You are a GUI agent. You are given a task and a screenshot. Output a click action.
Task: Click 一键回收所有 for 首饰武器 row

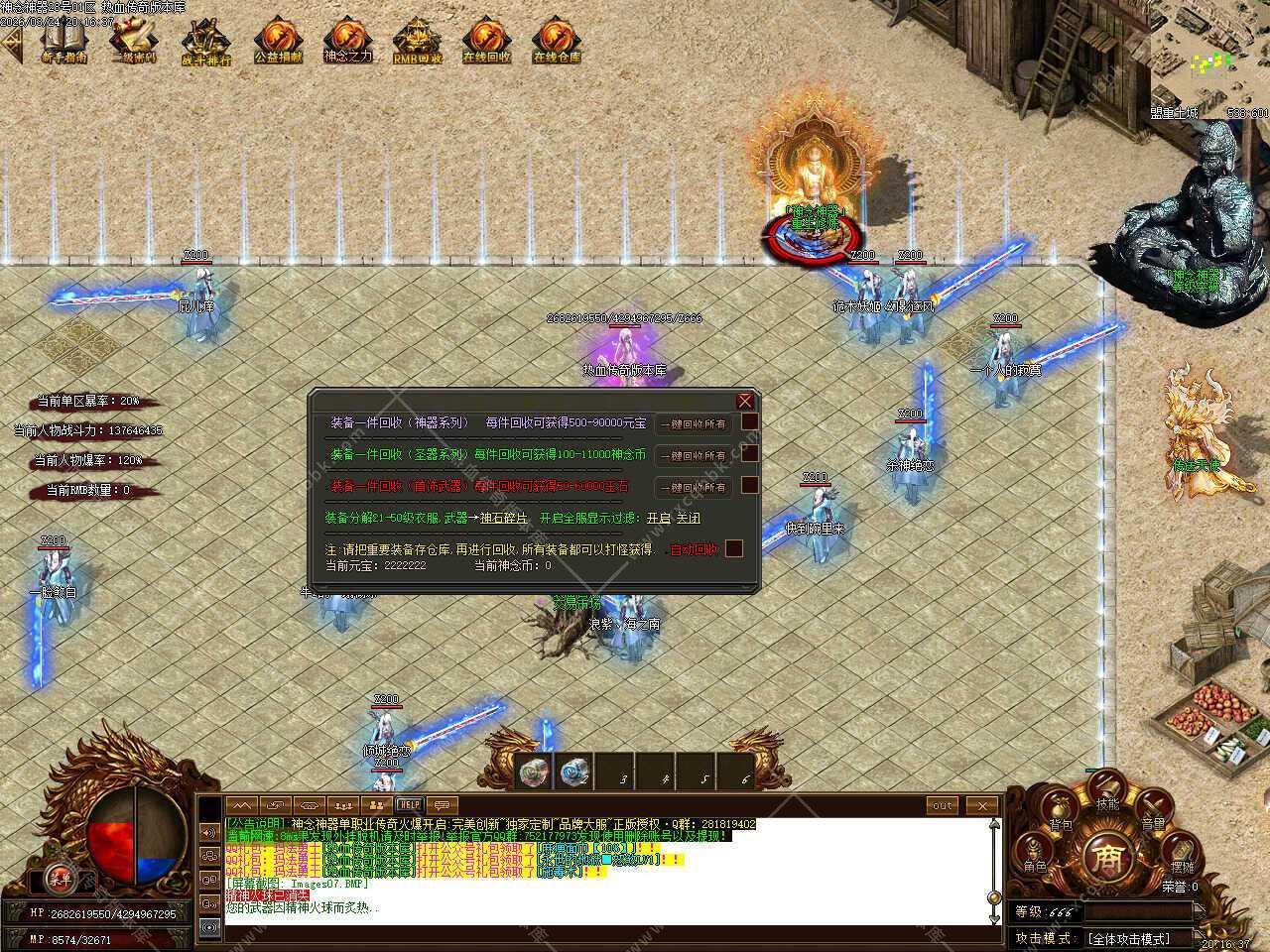[693, 487]
